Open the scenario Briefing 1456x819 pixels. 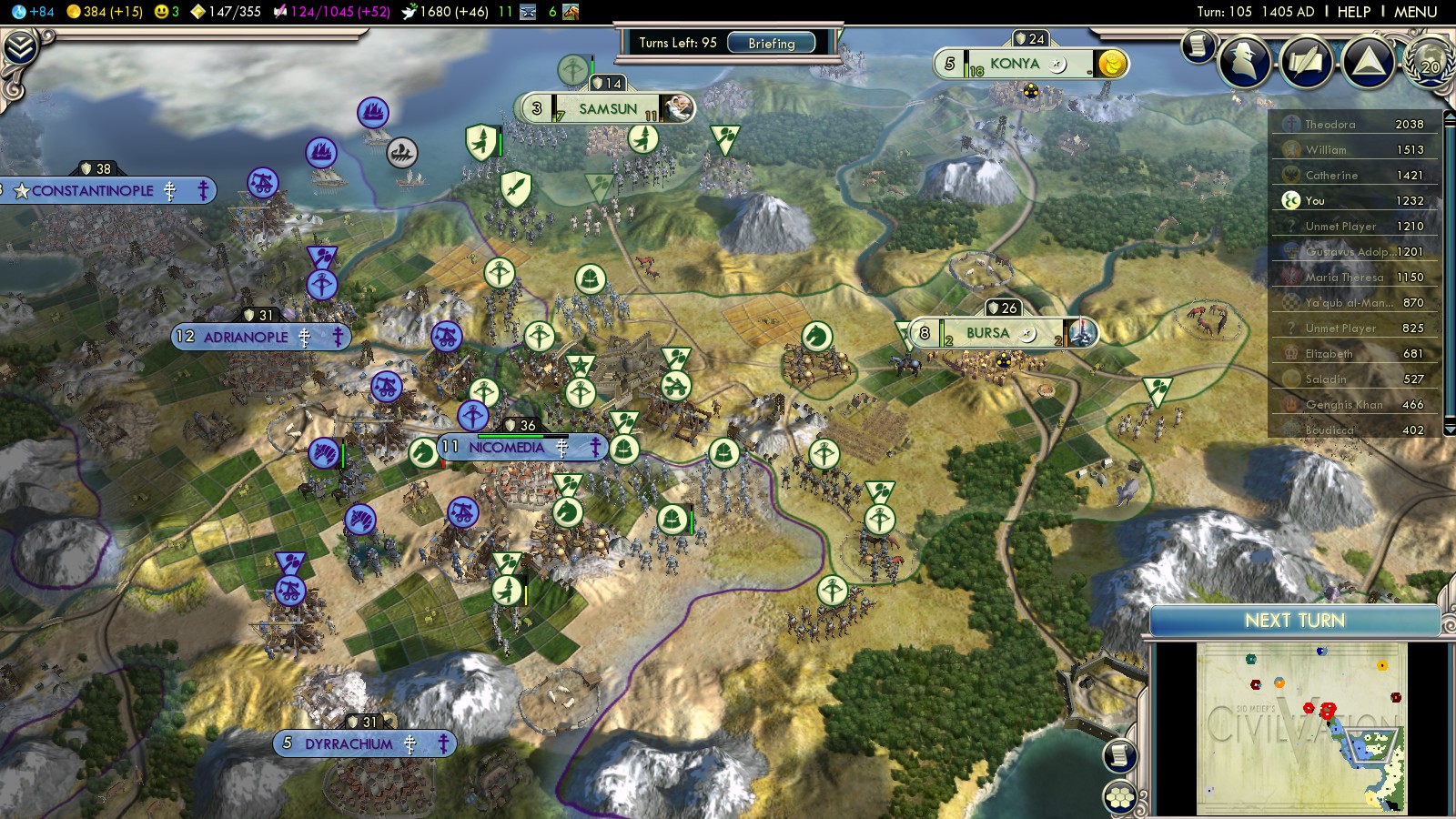click(771, 43)
